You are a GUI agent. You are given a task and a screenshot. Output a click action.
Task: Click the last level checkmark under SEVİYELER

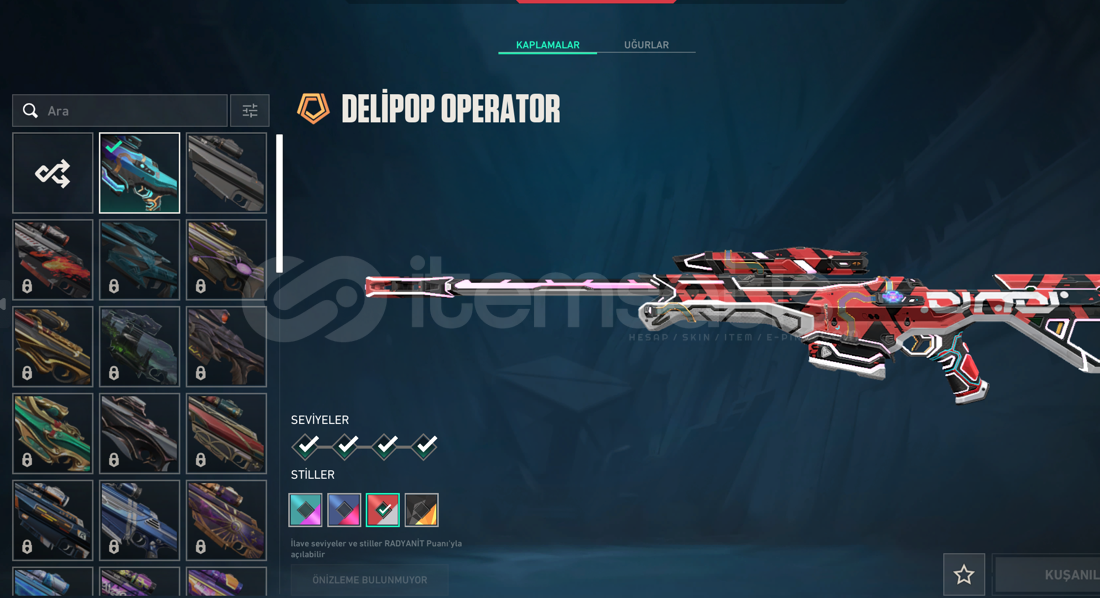click(425, 445)
